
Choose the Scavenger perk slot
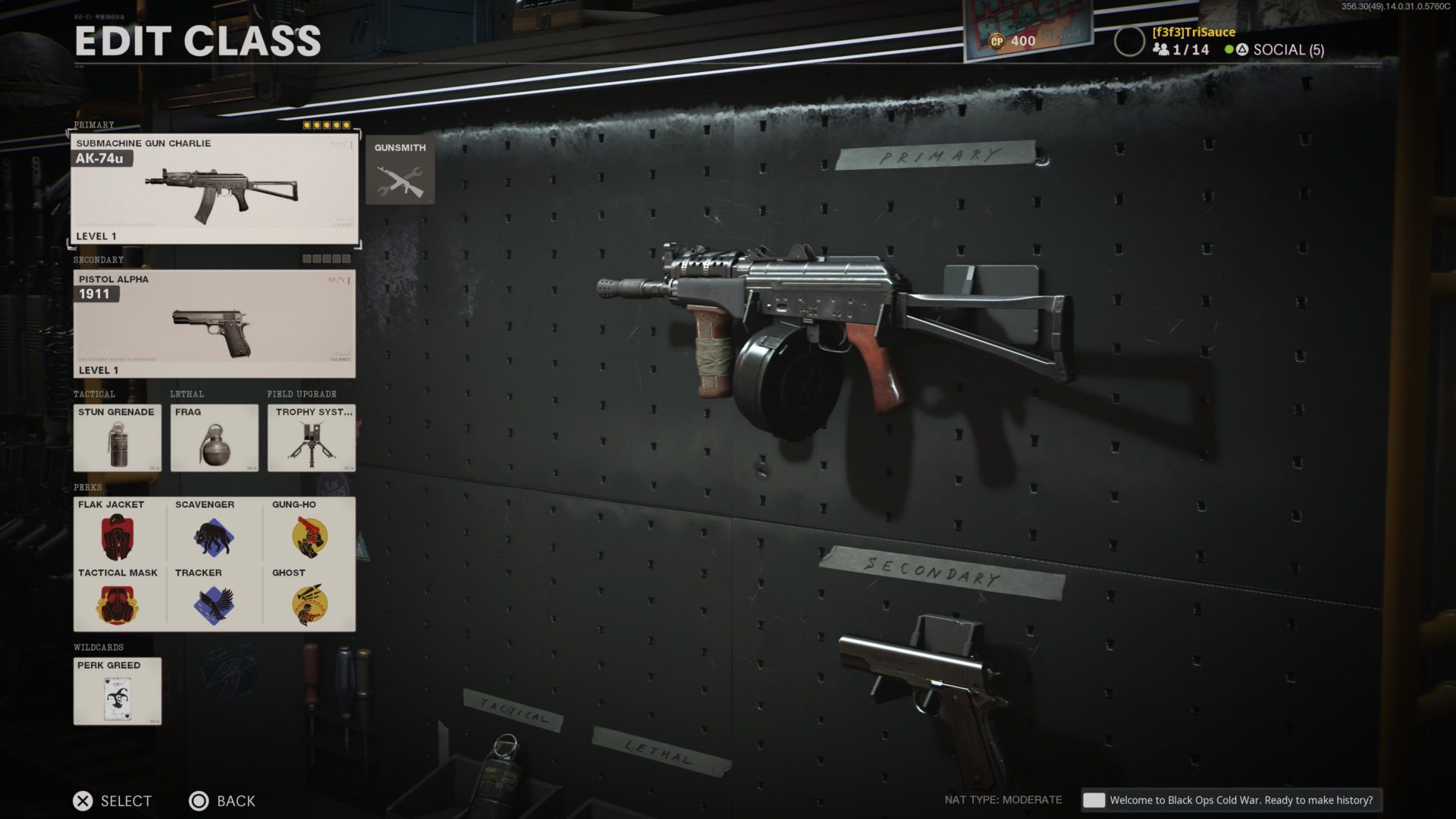(x=214, y=530)
